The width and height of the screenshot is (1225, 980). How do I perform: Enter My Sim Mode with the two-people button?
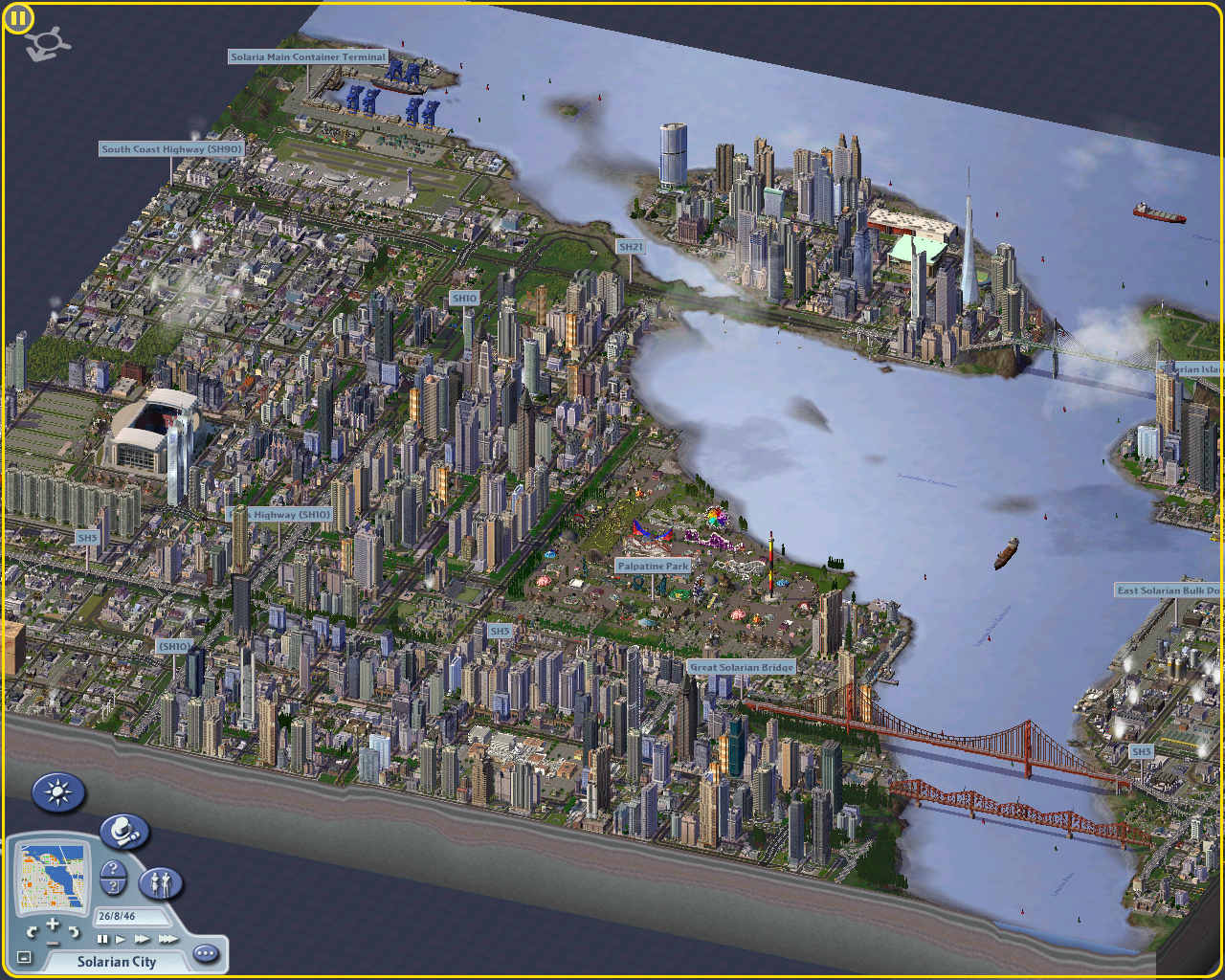click(x=160, y=882)
